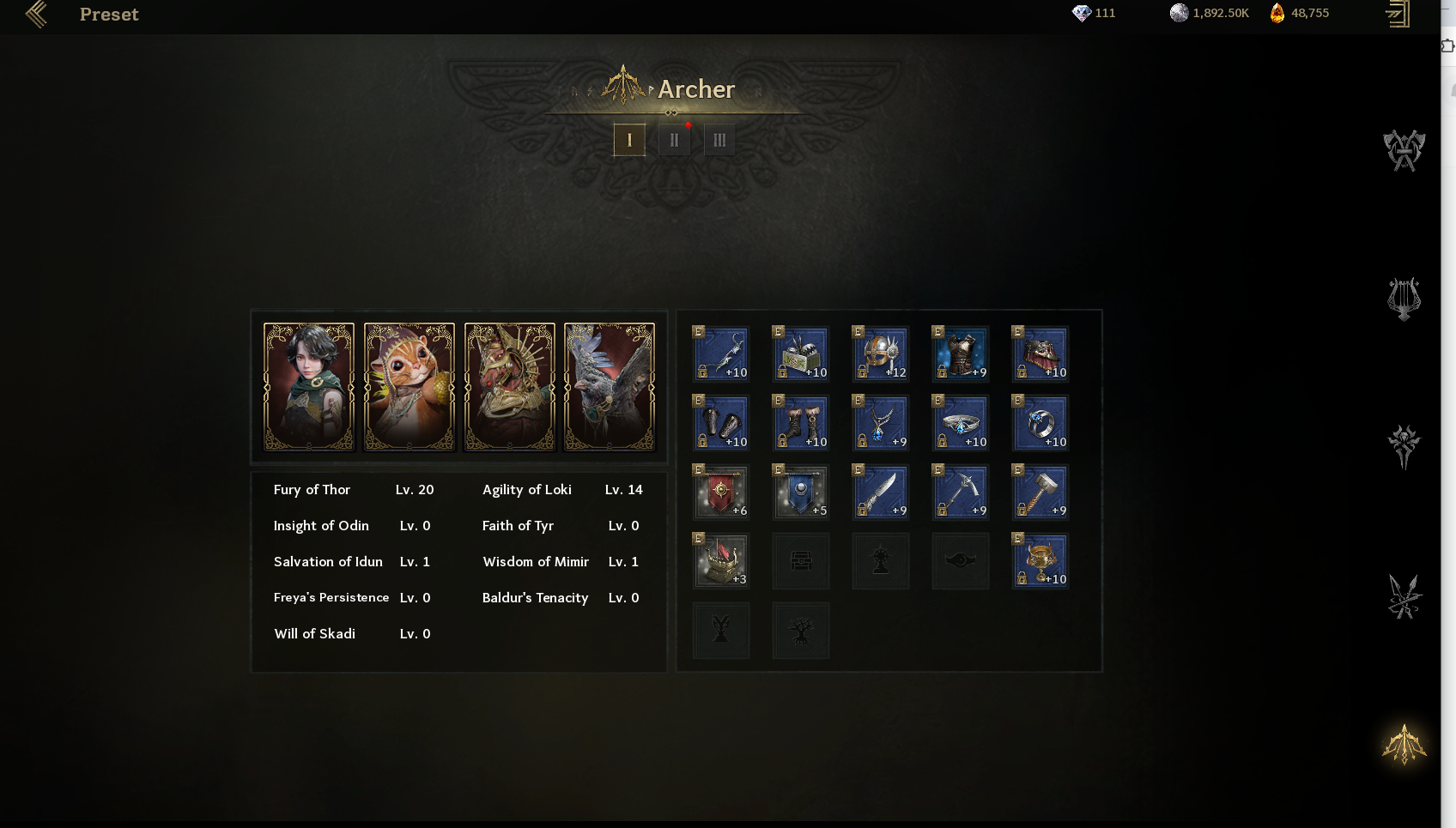The image size is (1456, 828).
Task: Switch to preset II tab
Action: coord(674,140)
